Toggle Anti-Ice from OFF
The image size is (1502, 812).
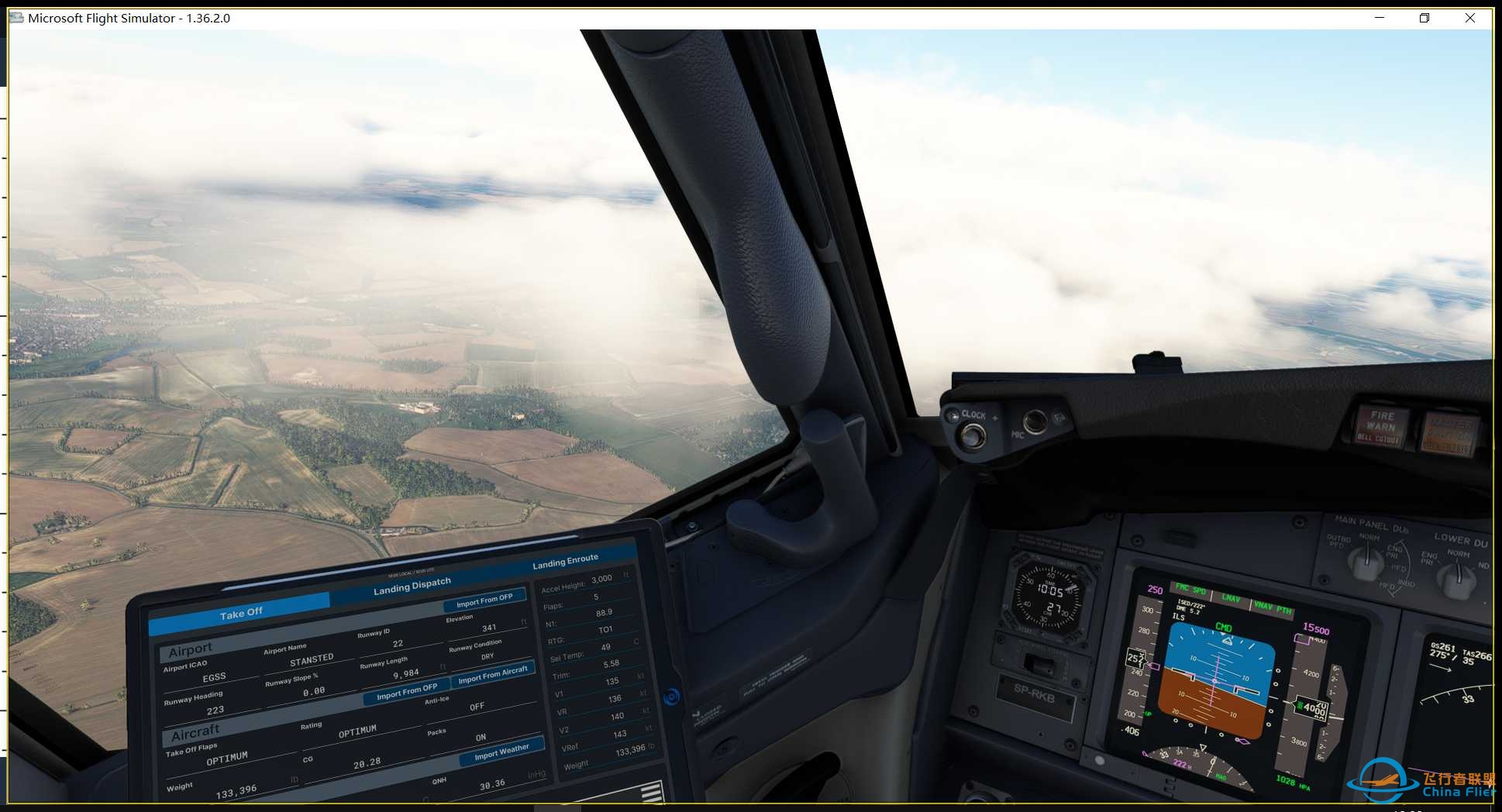[x=475, y=706]
